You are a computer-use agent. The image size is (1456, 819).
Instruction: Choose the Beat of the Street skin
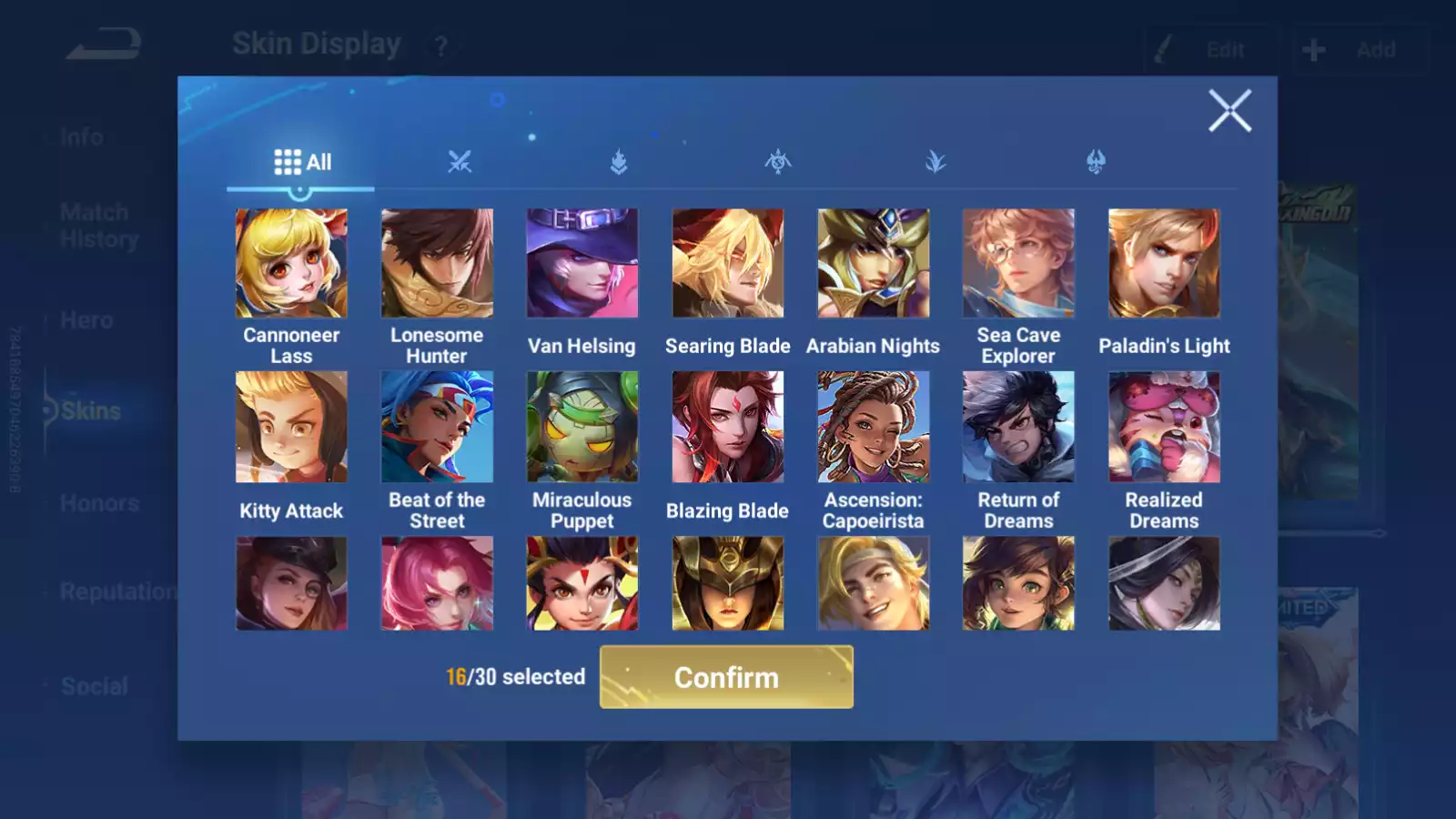(x=437, y=427)
